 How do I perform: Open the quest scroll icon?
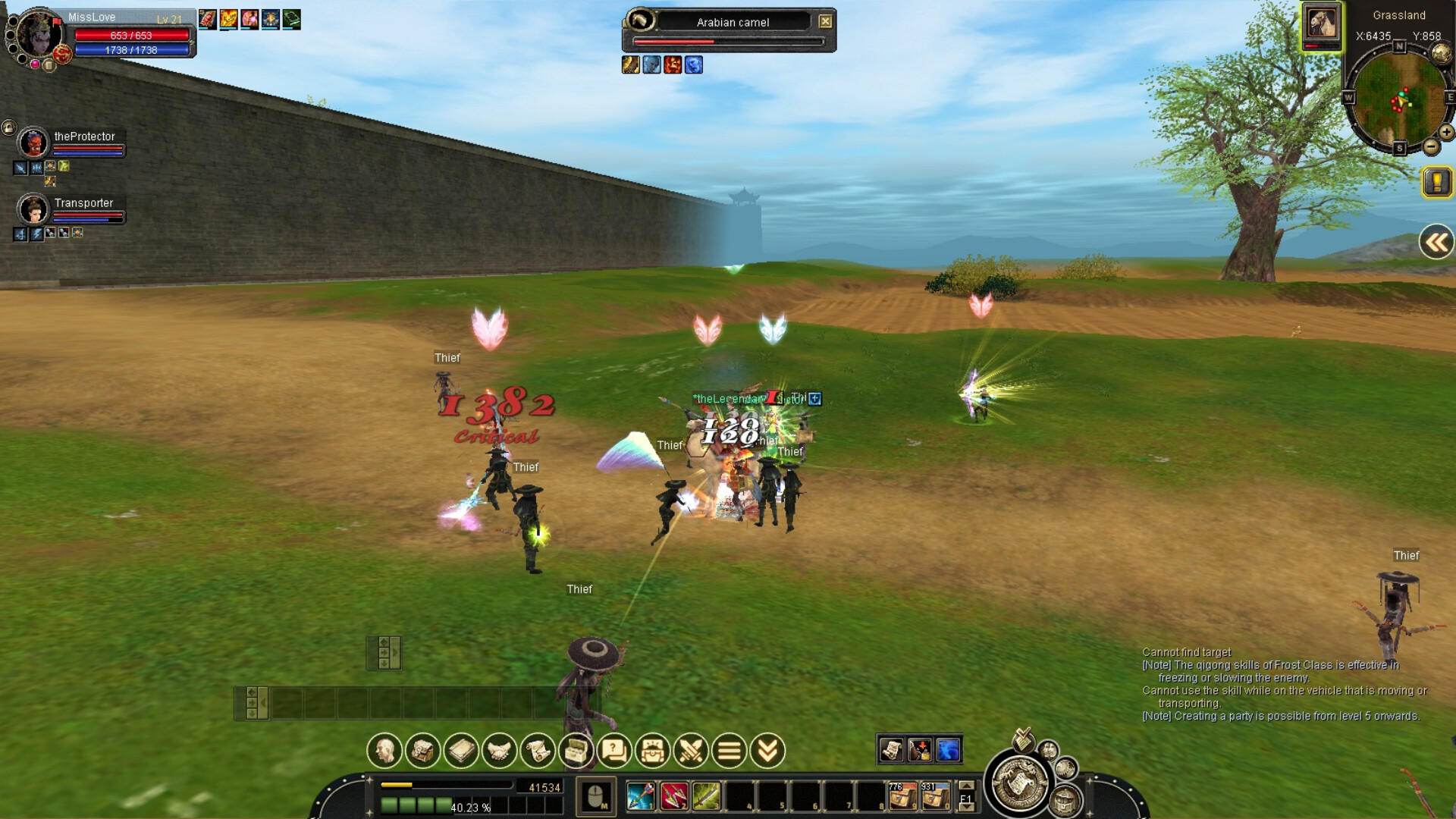click(539, 752)
